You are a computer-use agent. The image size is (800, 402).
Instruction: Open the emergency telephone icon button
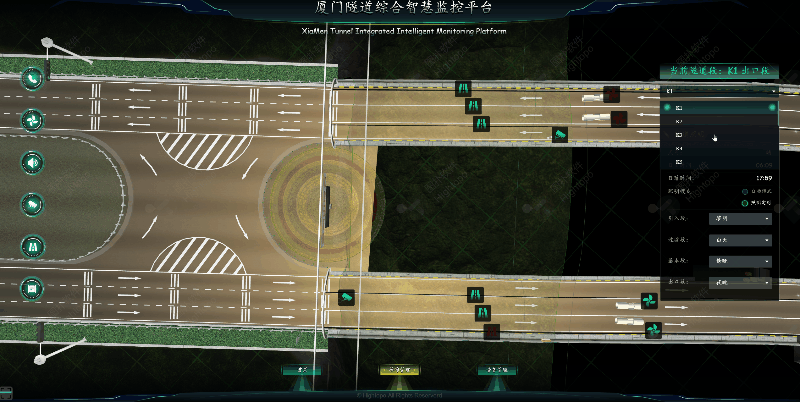33,78
